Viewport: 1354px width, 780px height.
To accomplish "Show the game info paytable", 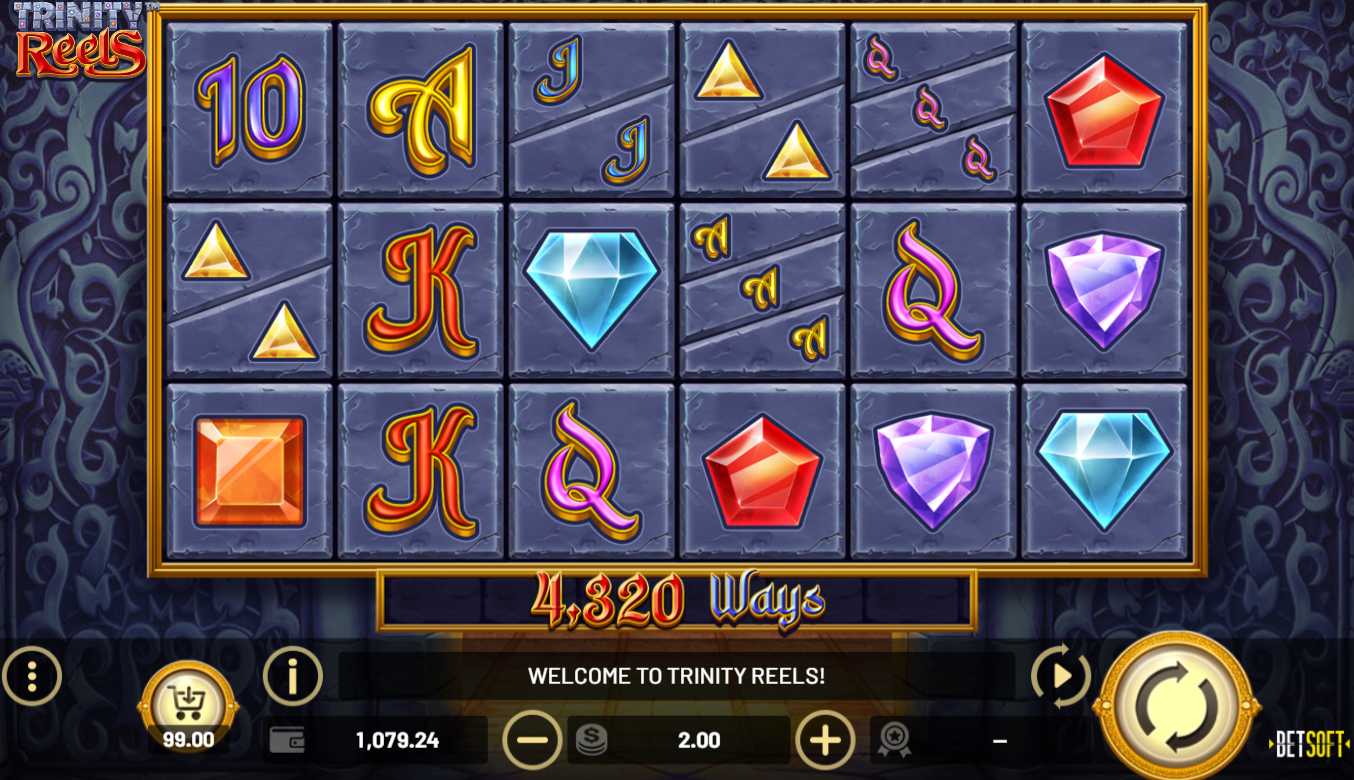I will coord(292,677).
